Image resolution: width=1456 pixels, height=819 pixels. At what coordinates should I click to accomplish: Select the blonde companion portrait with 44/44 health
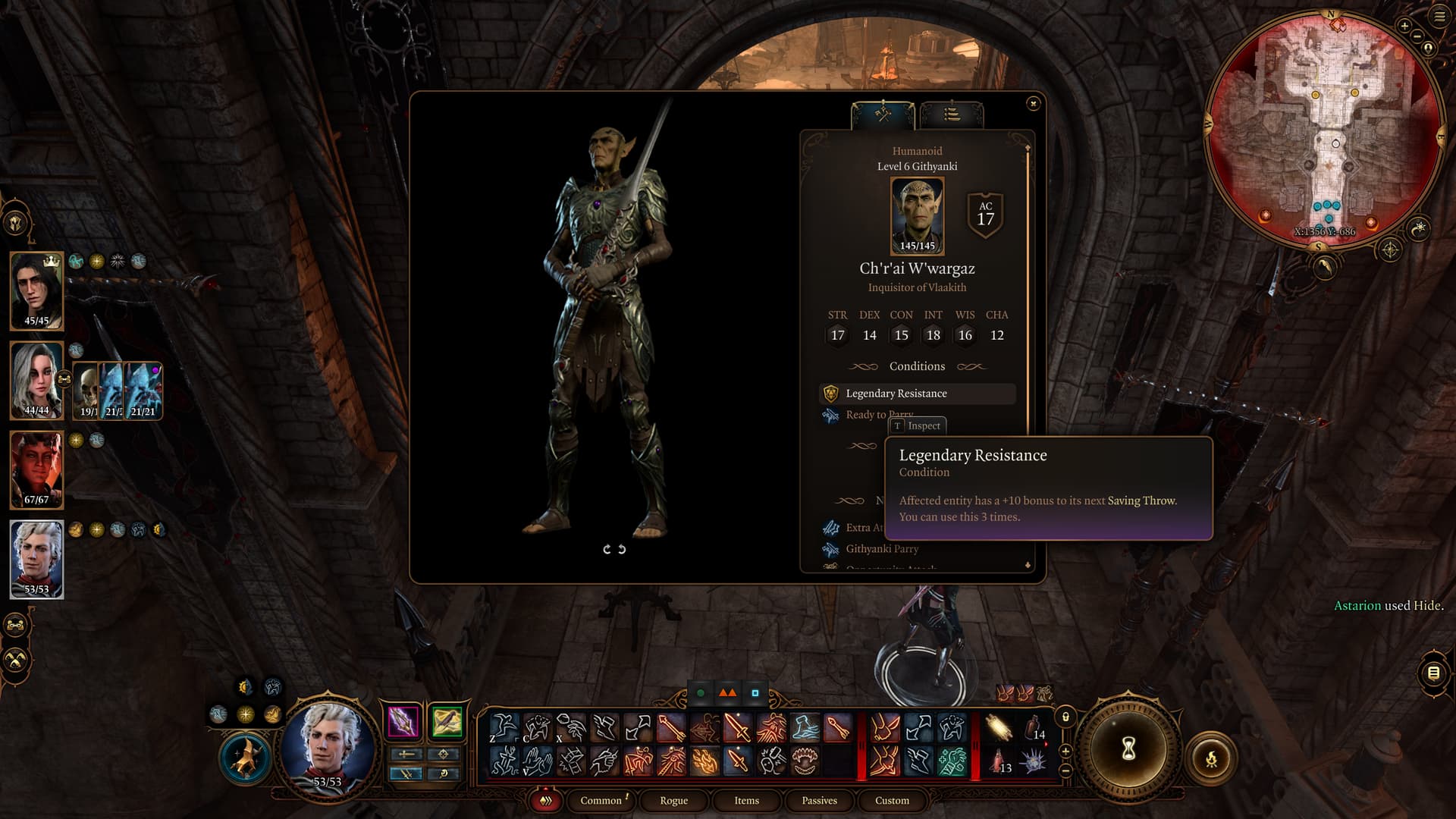coord(36,380)
